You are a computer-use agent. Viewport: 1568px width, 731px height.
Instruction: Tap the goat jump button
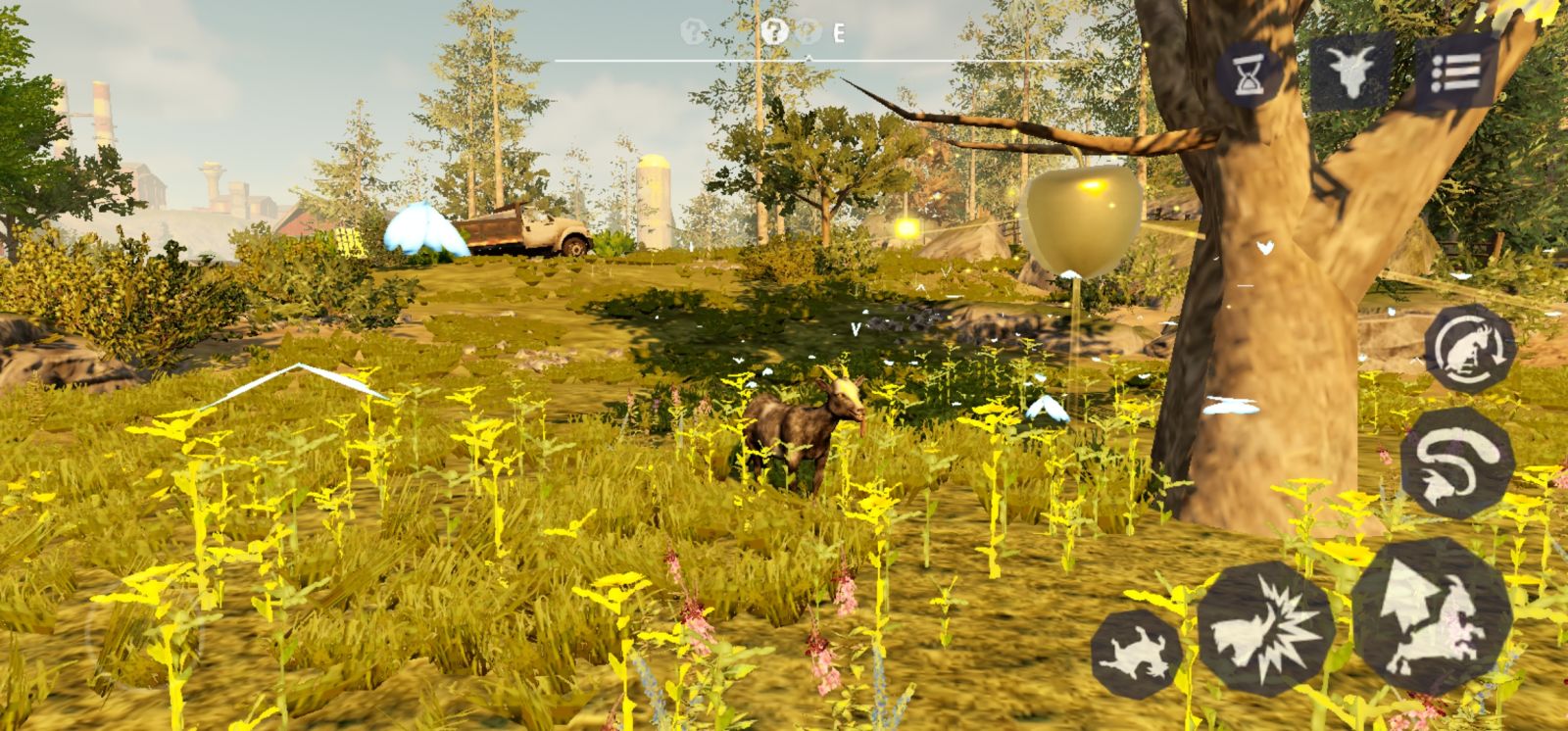coord(1431,615)
